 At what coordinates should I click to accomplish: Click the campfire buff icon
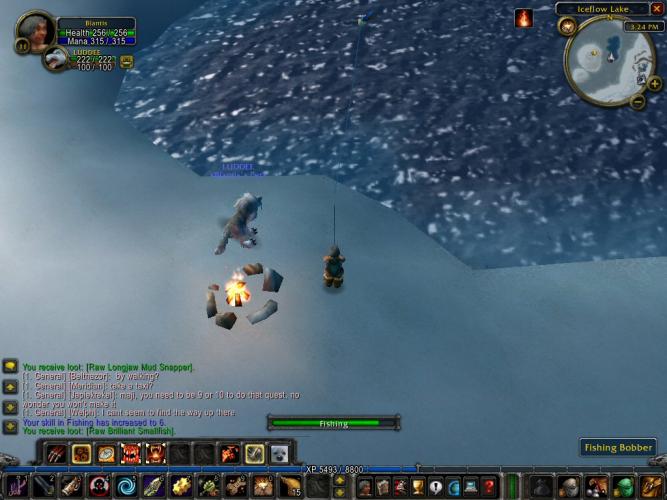click(x=523, y=18)
